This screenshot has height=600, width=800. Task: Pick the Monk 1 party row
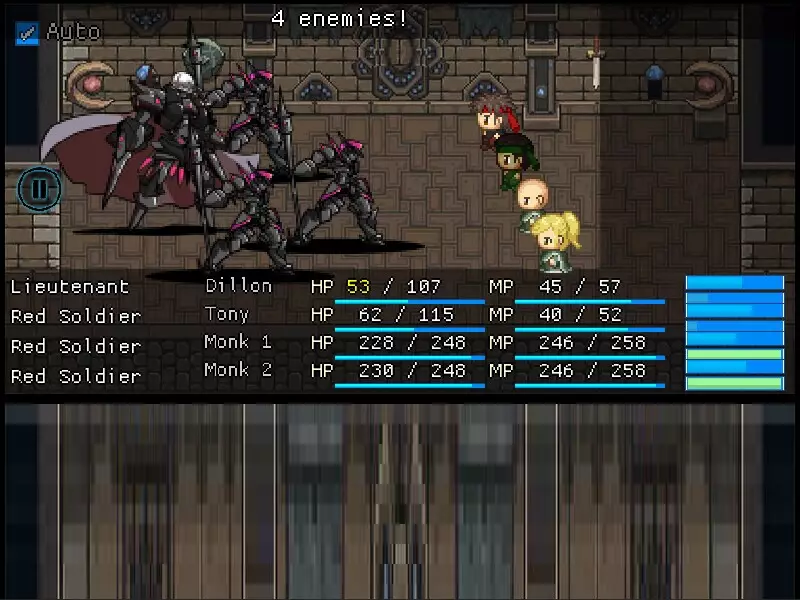coord(238,342)
